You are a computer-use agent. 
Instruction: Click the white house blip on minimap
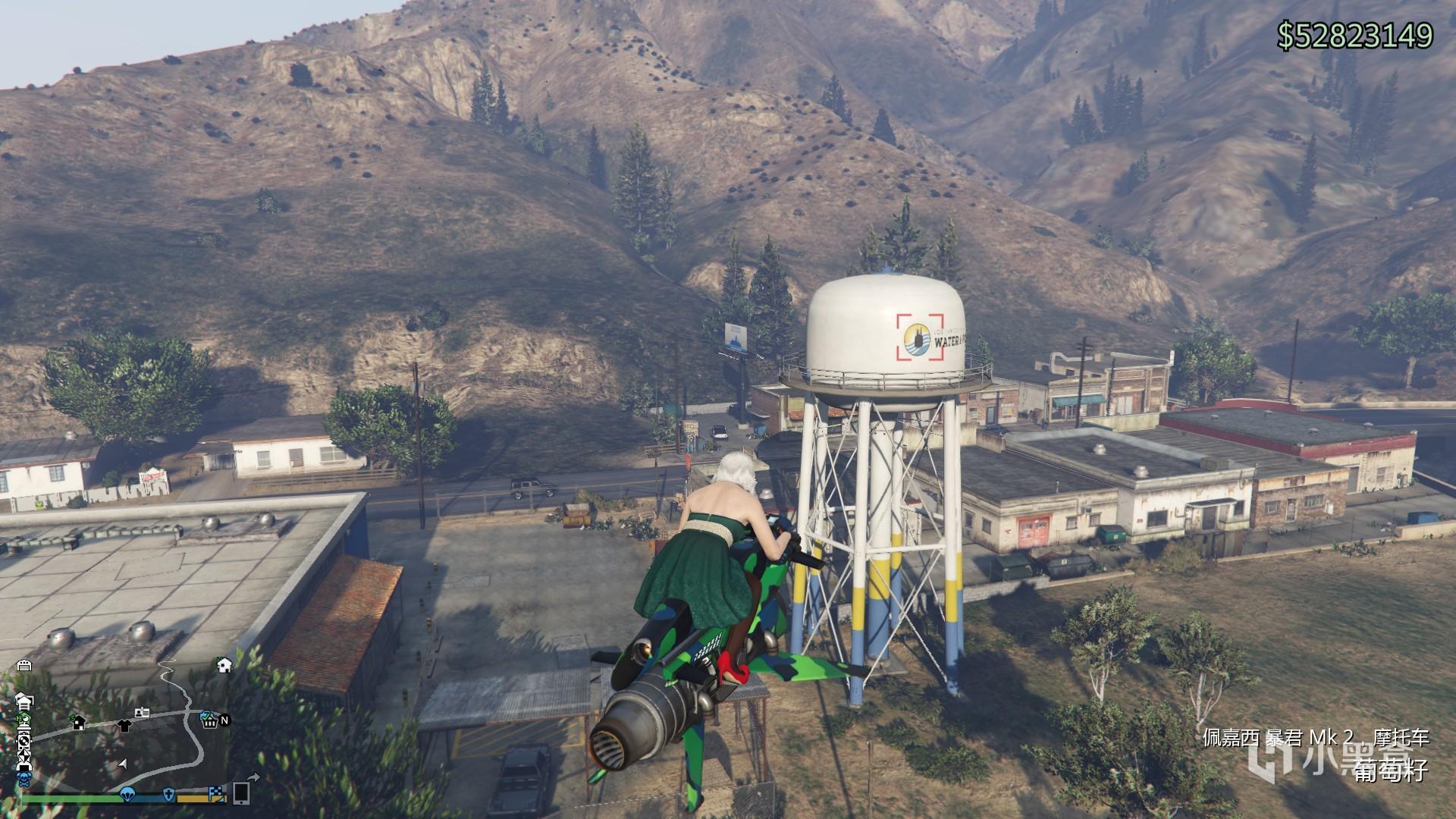[224, 665]
